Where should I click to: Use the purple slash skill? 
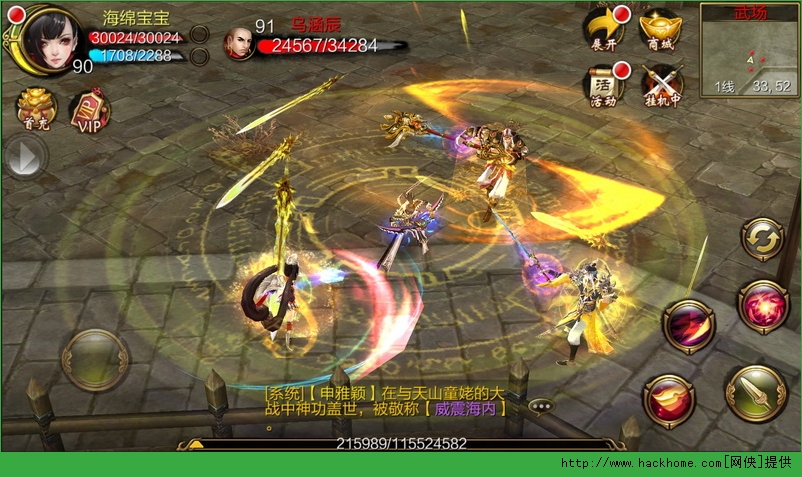[689, 327]
